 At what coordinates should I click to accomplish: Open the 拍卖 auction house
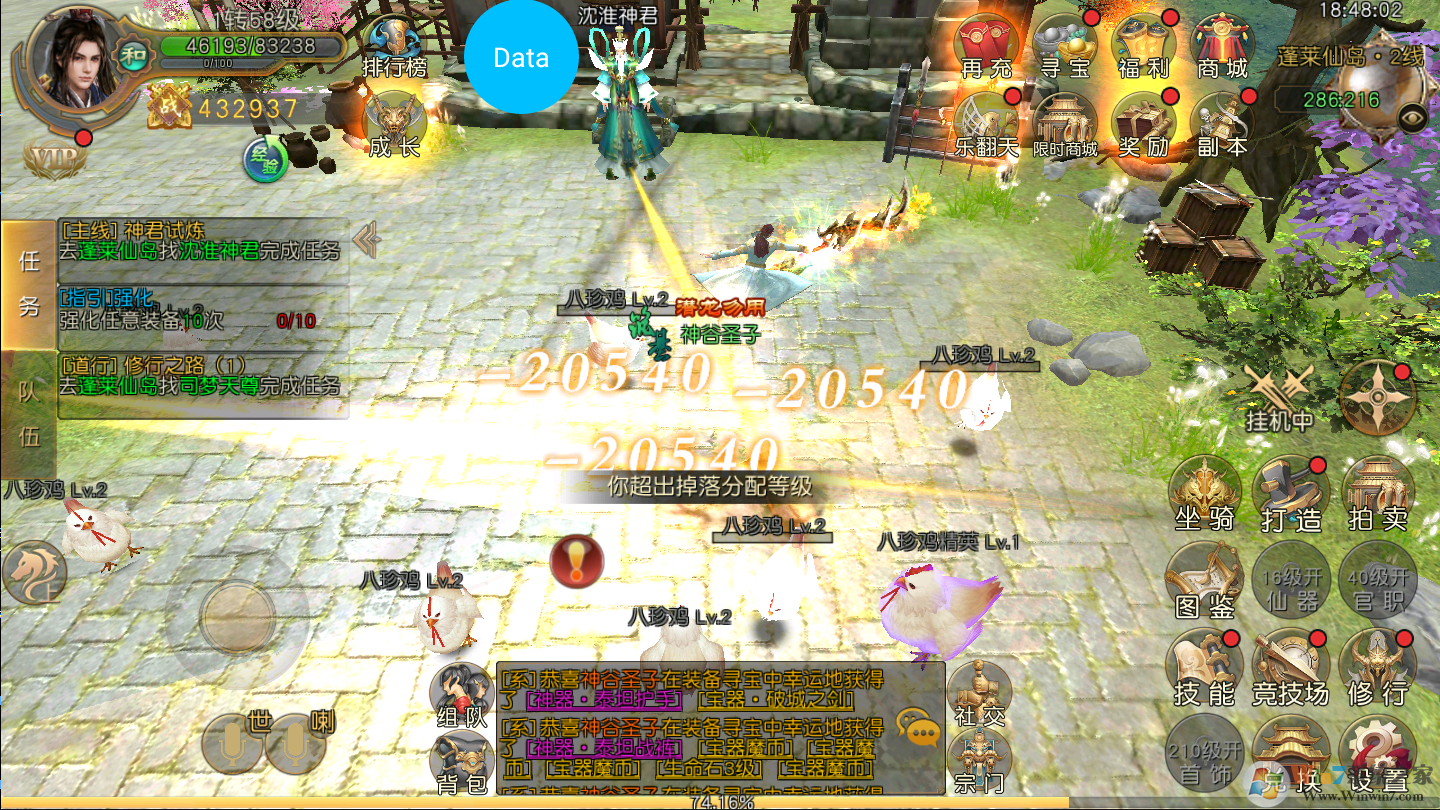1378,494
